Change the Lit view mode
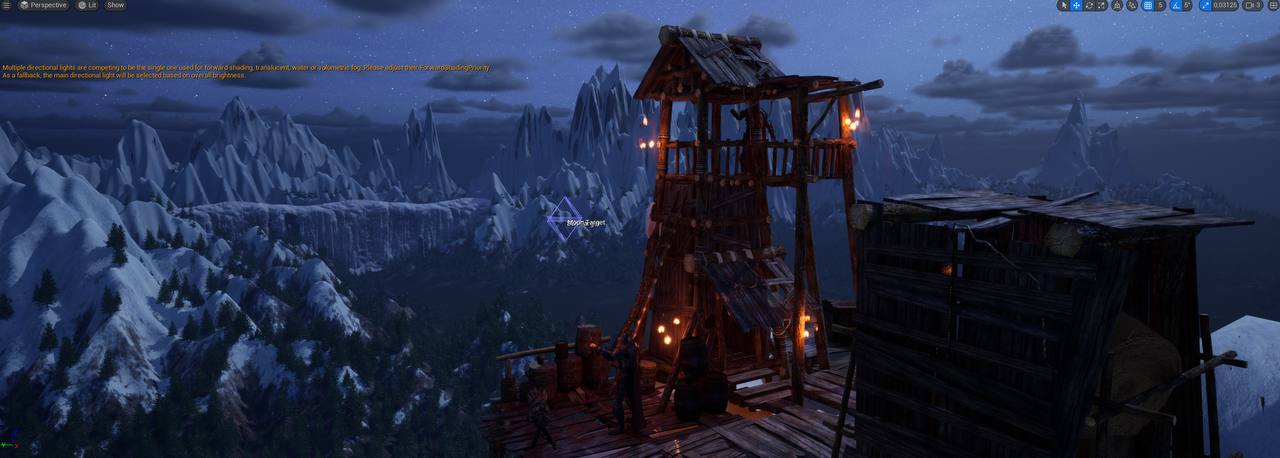1280x458 pixels. point(87,5)
